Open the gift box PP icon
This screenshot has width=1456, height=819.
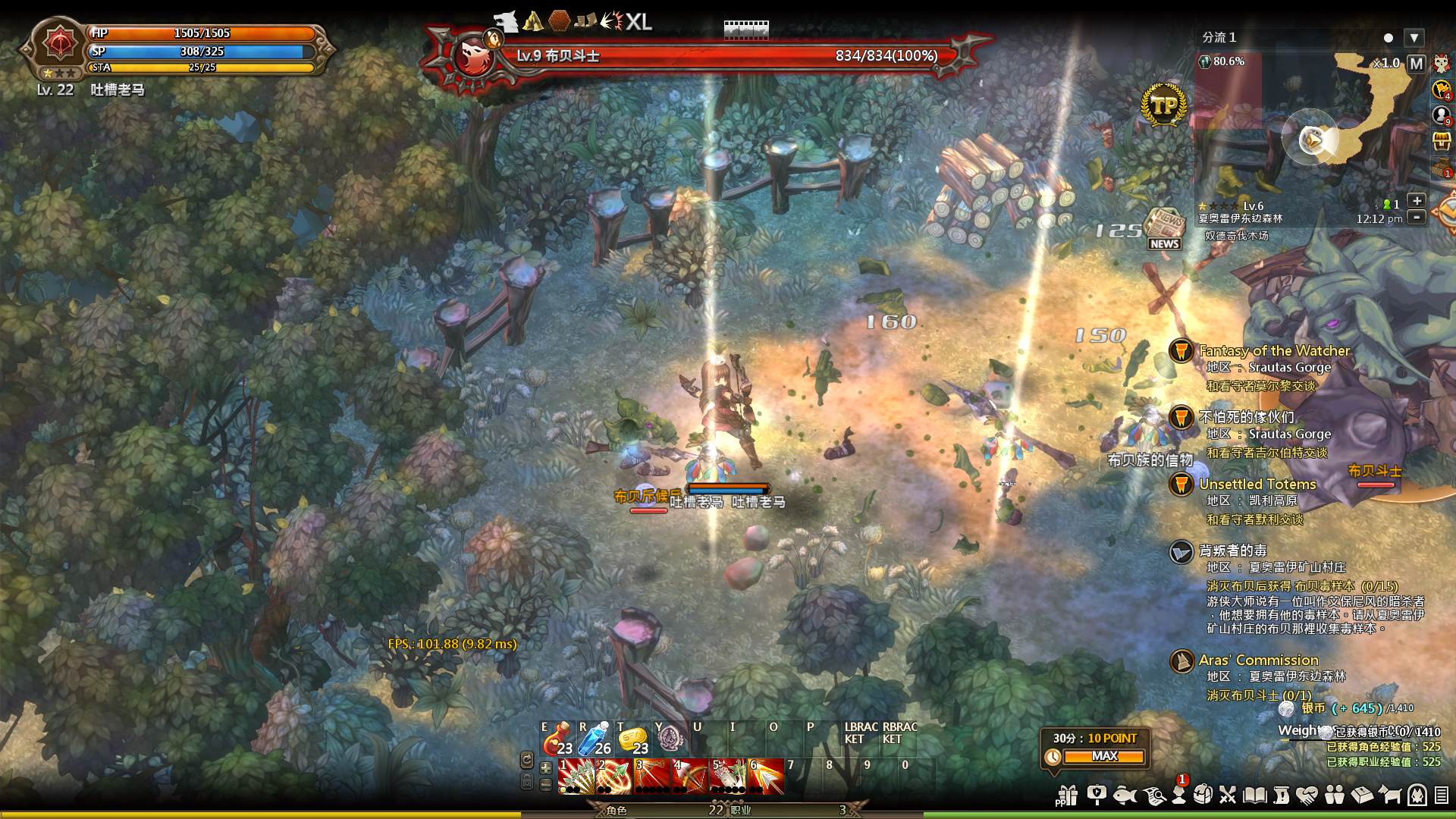click(x=1067, y=795)
